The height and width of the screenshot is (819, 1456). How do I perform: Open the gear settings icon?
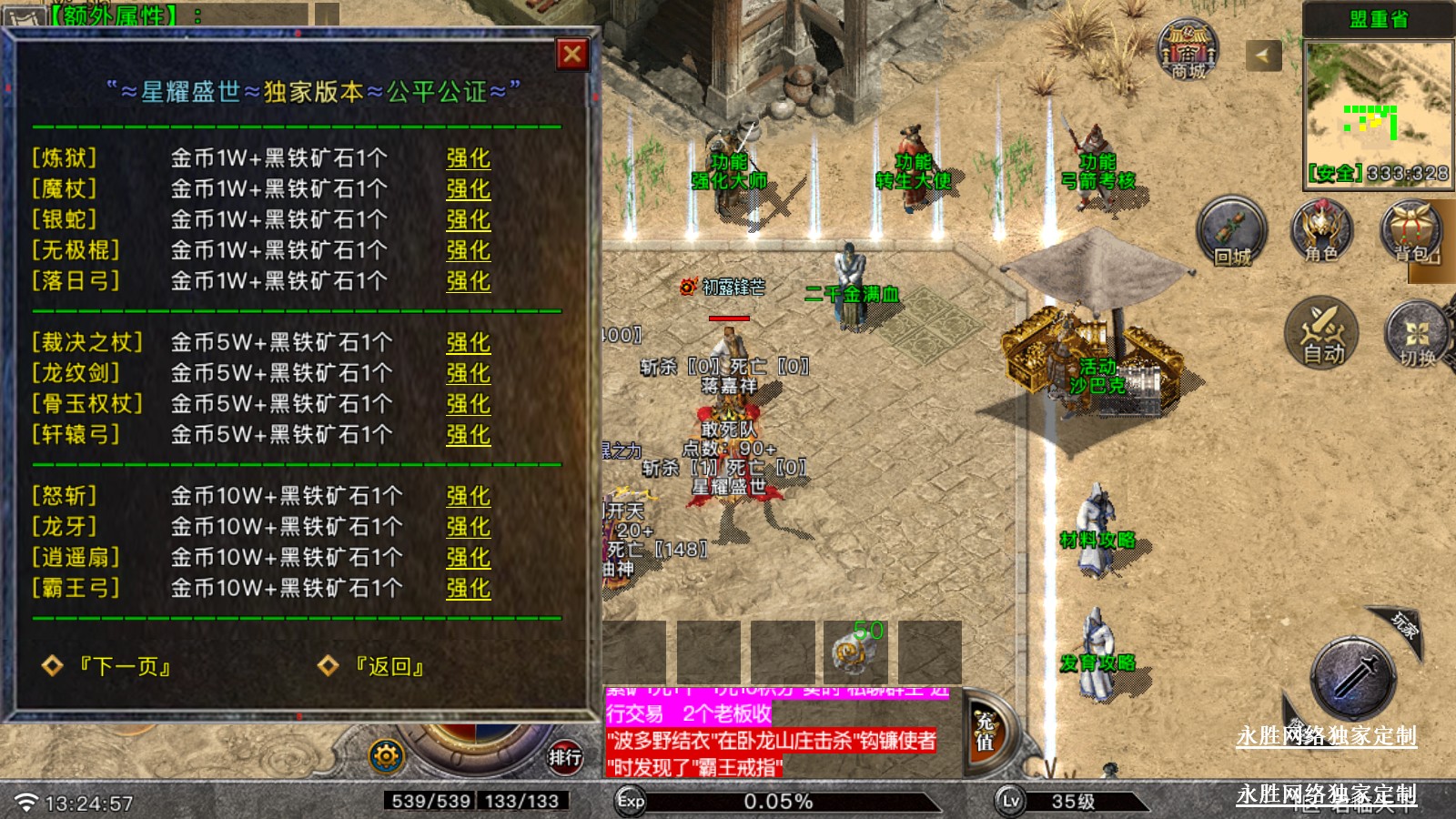(386, 756)
